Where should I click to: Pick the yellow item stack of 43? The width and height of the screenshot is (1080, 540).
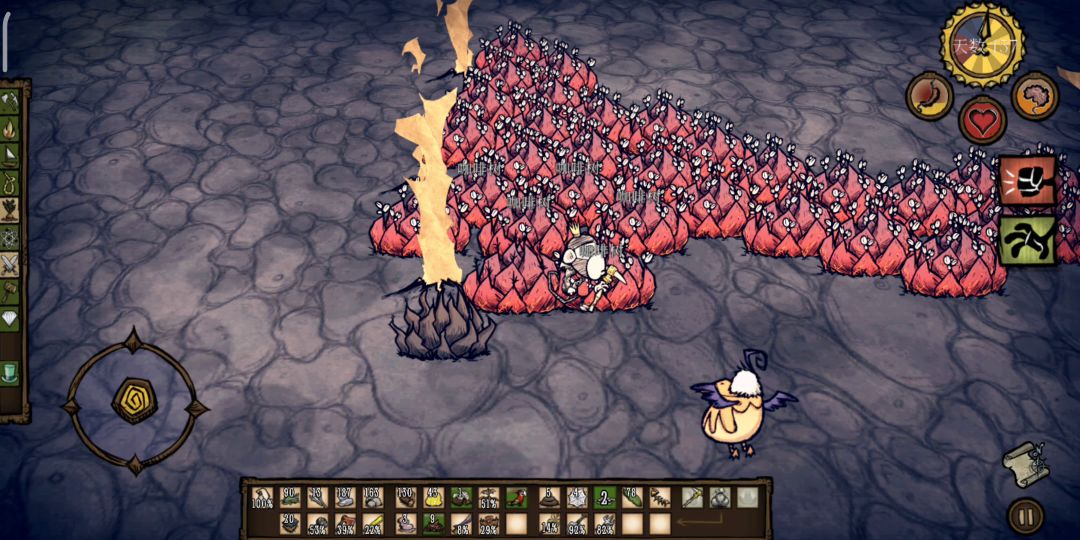pos(434,497)
